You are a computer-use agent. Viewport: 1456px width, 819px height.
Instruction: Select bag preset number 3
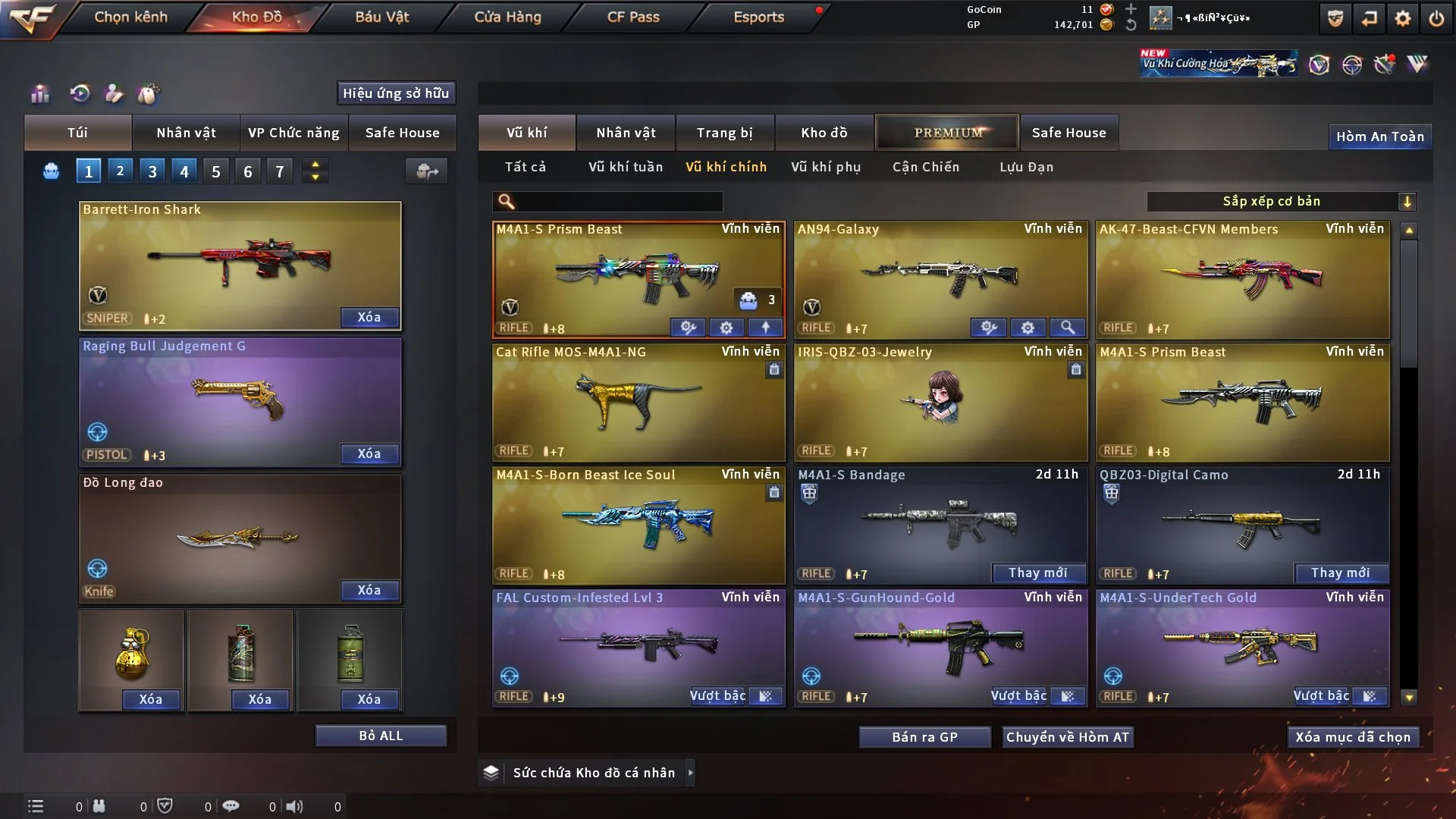tap(152, 171)
